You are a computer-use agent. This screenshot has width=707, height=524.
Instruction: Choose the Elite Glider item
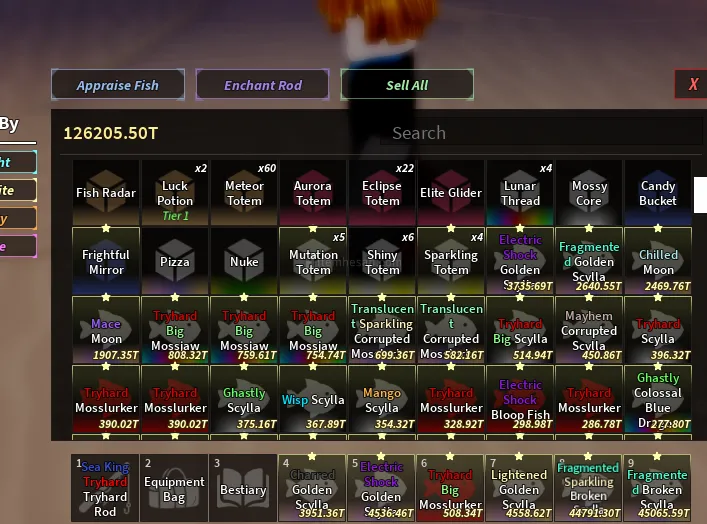coord(451,193)
